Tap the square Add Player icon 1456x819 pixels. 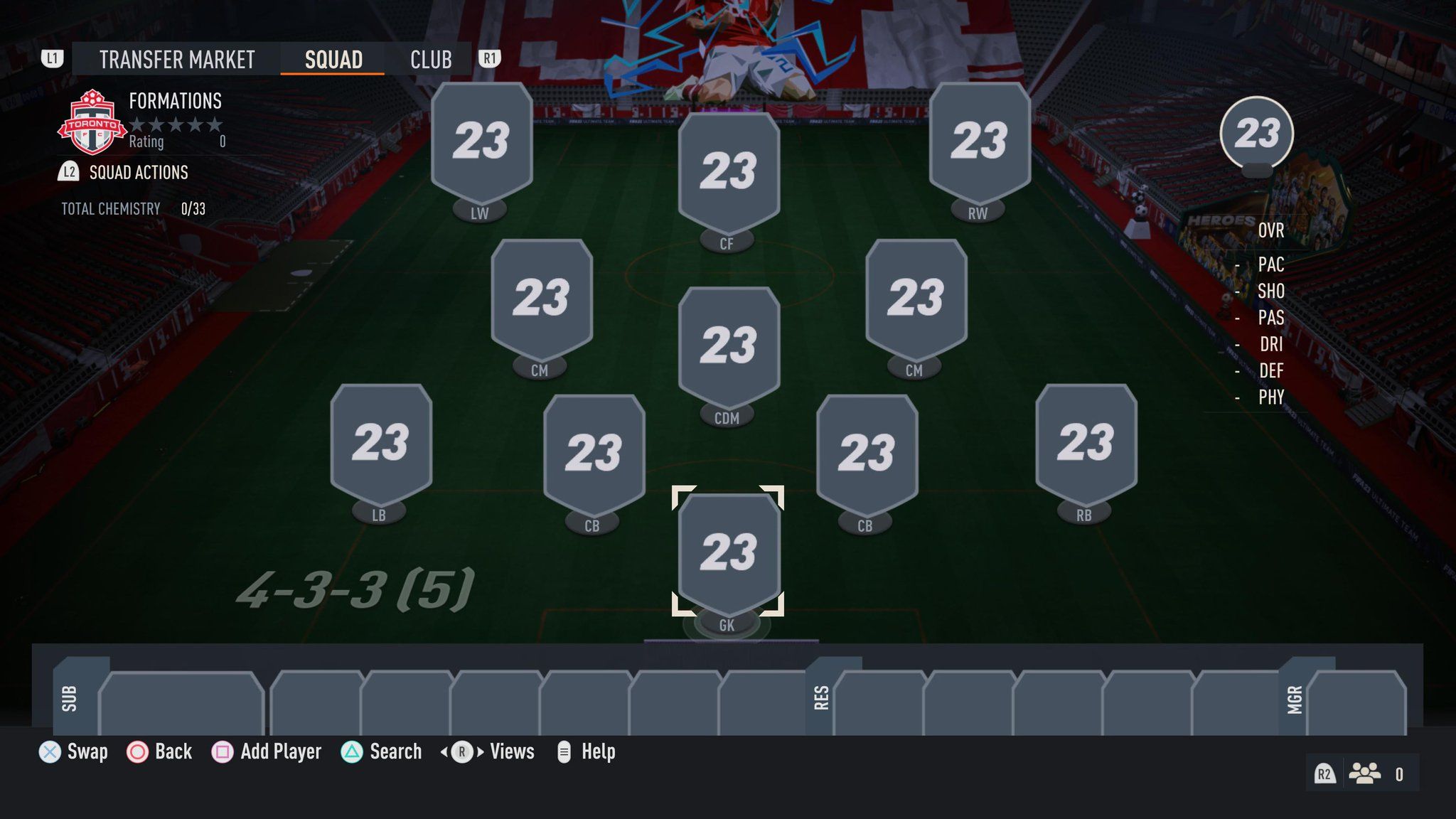pyautogui.click(x=224, y=751)
